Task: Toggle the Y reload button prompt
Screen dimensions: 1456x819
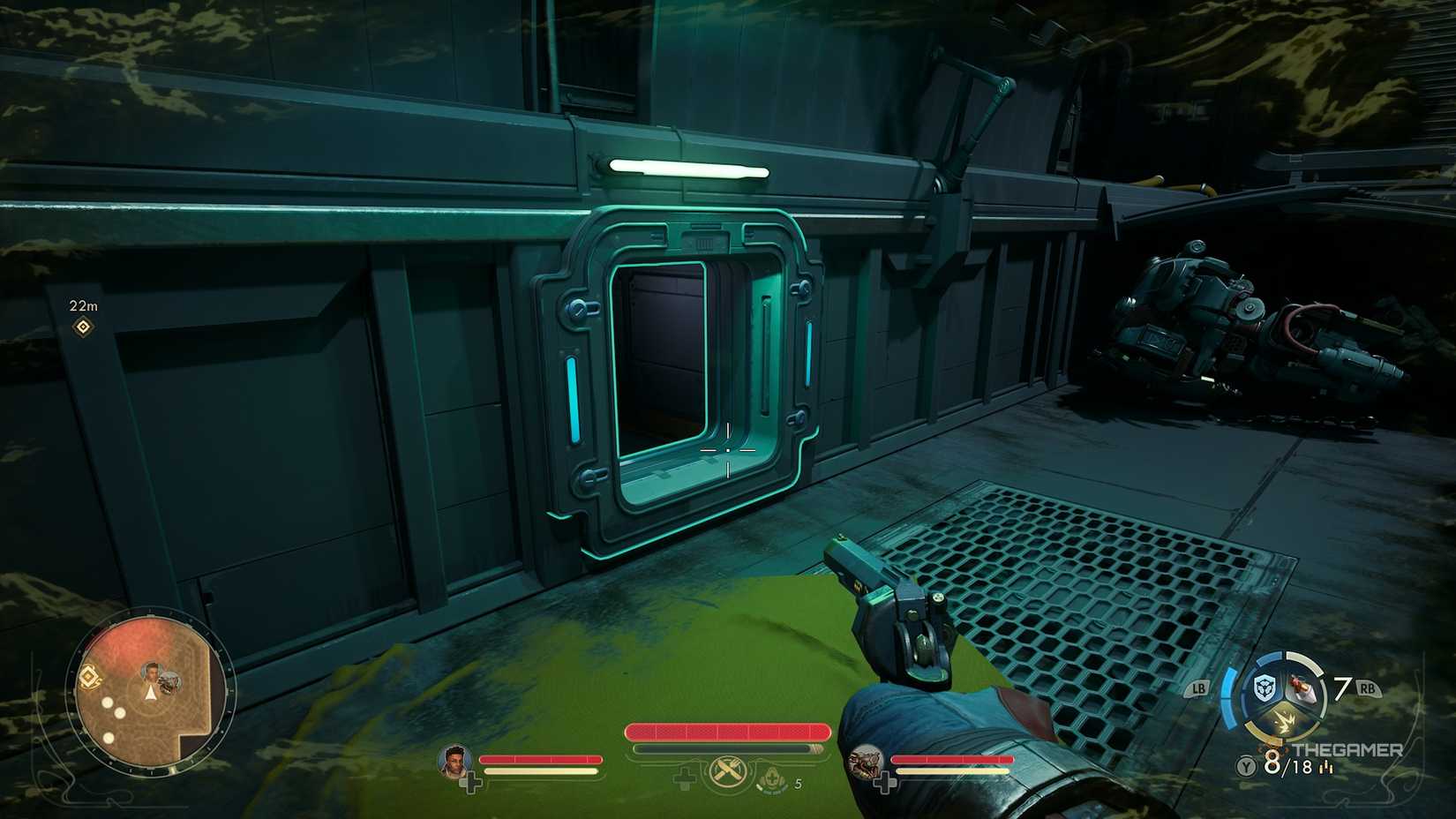Action: click(1246, 766)
